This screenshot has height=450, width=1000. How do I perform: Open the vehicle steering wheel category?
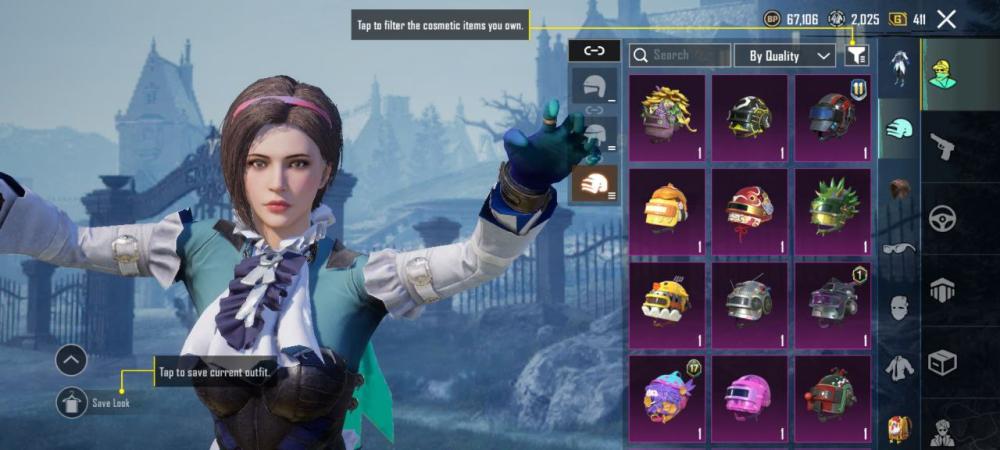coord(942,218)
